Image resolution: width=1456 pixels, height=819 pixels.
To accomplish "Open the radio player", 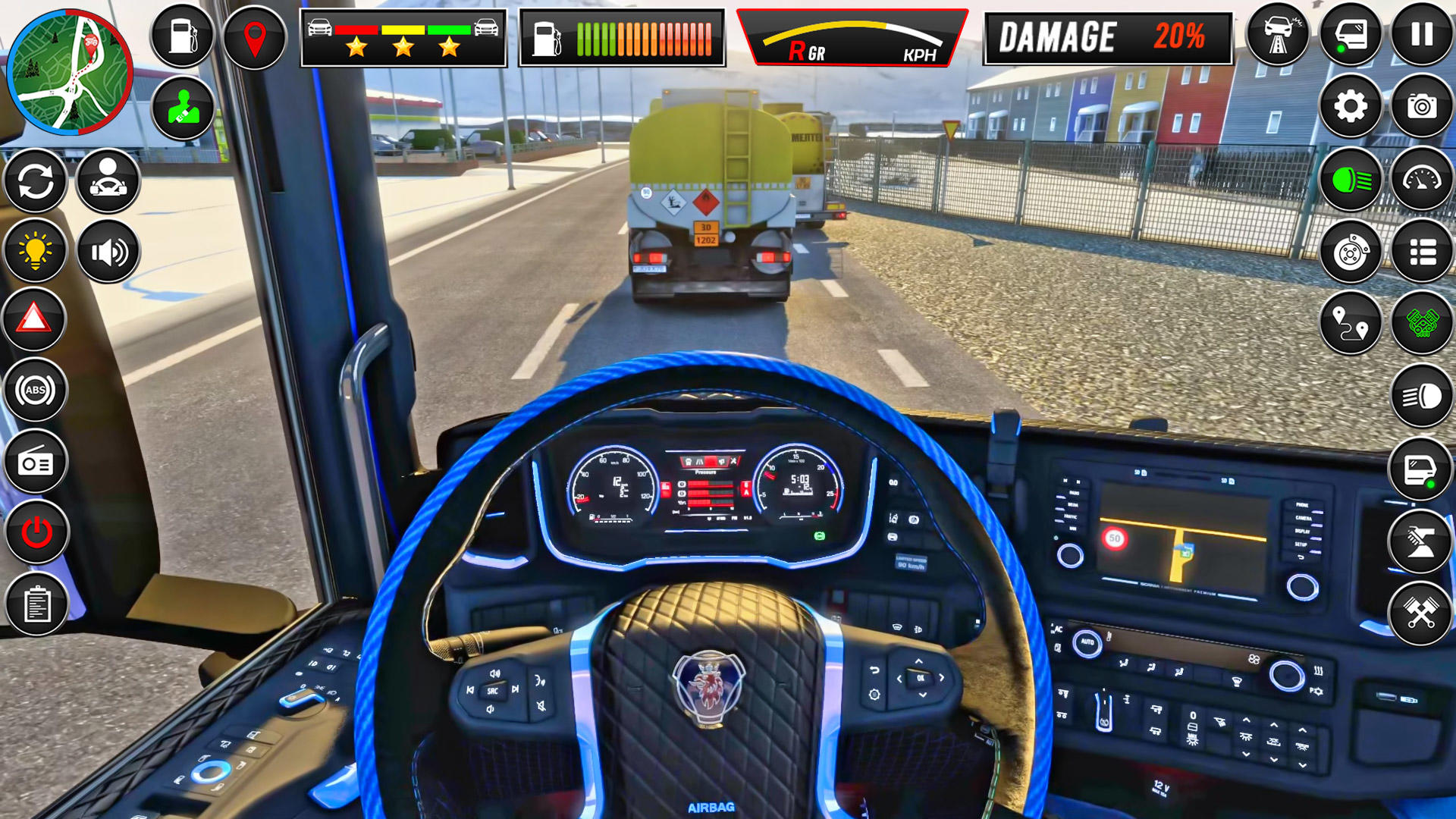I will pyautogui.click(x=34, y=460).
